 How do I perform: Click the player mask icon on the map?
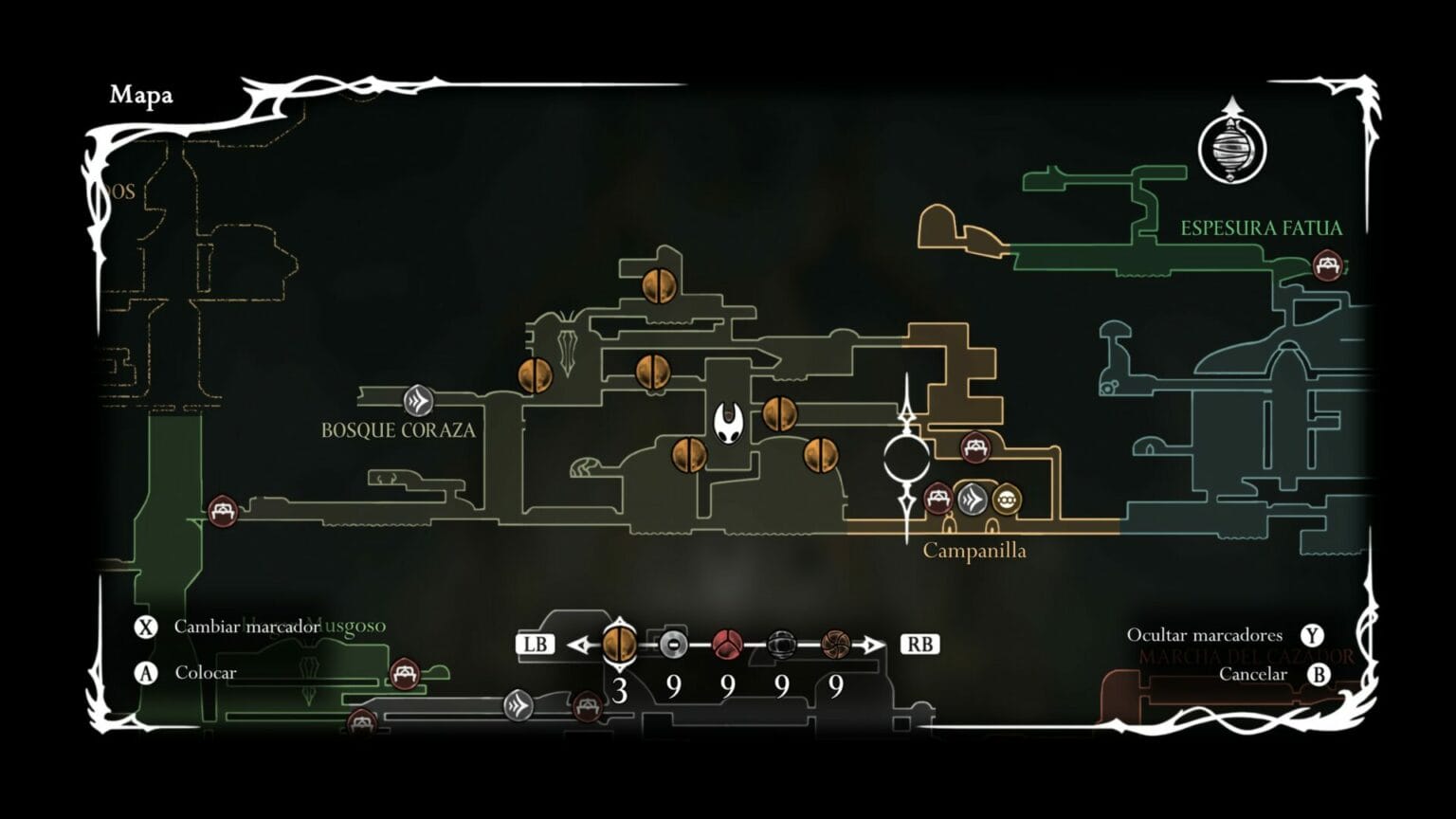click(729, 423)
